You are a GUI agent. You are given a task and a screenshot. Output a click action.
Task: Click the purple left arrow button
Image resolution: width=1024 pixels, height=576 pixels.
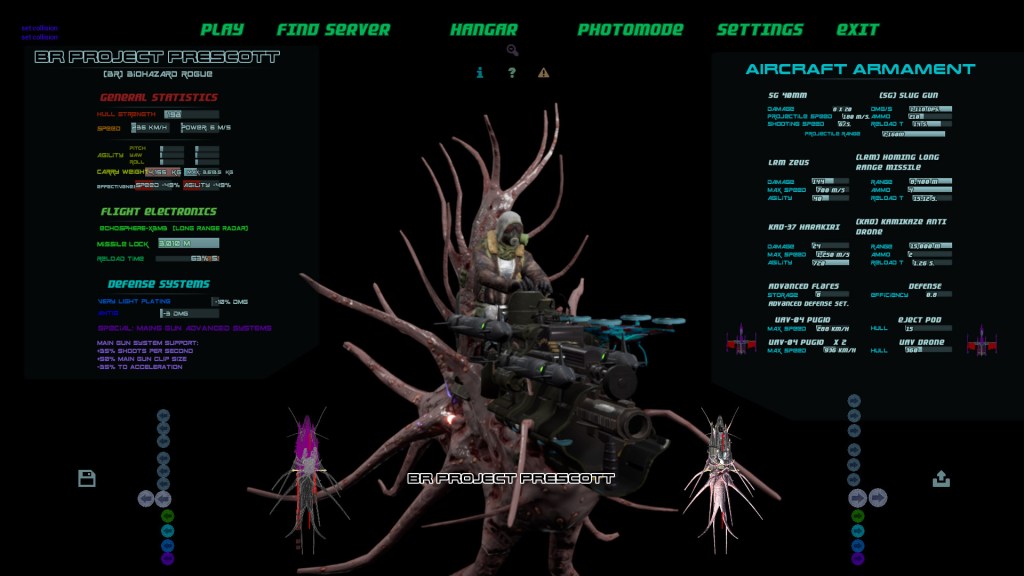click(x=168, y=558)
